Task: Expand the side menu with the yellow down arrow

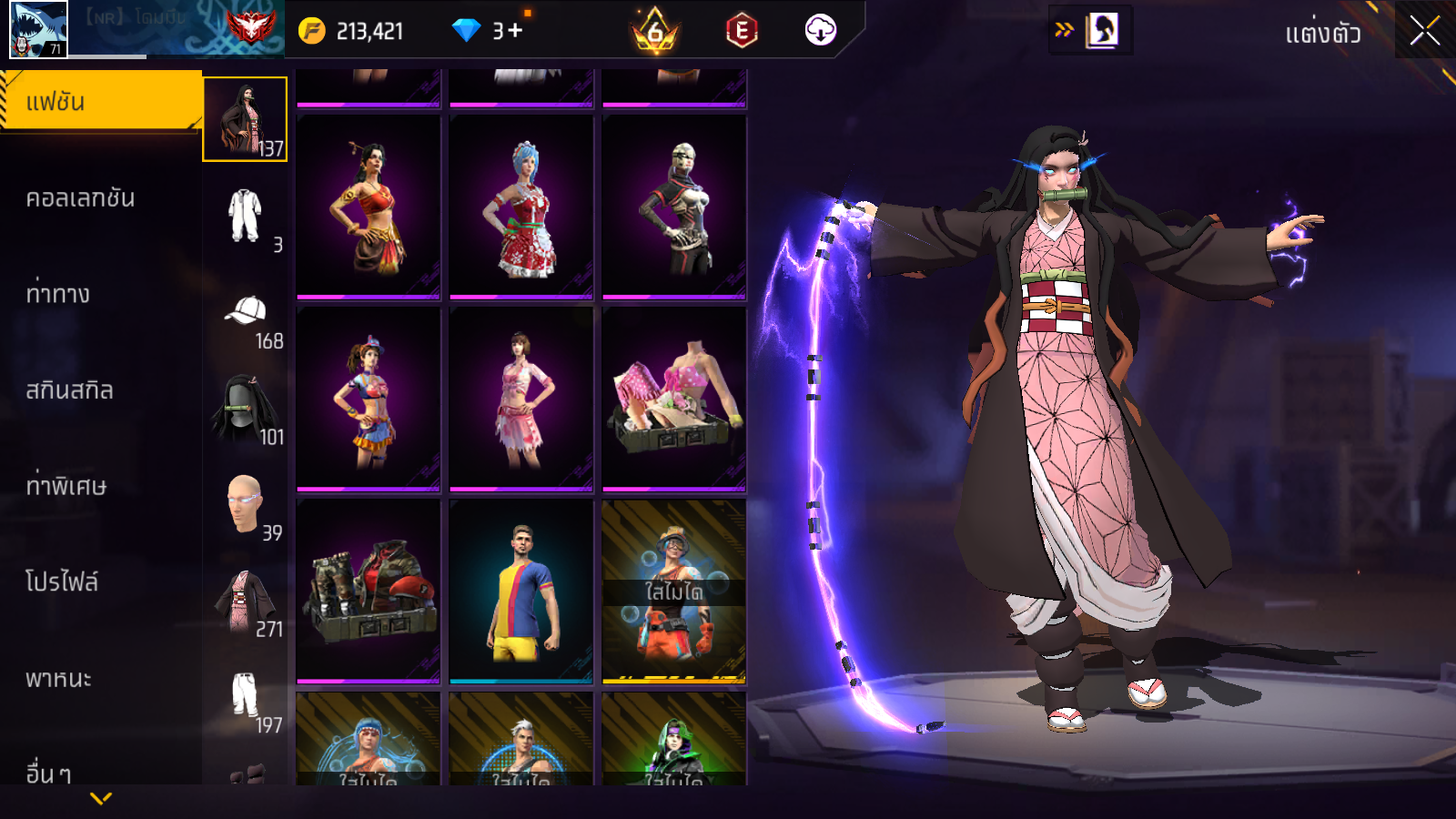Action: click(x=101, y=798)
